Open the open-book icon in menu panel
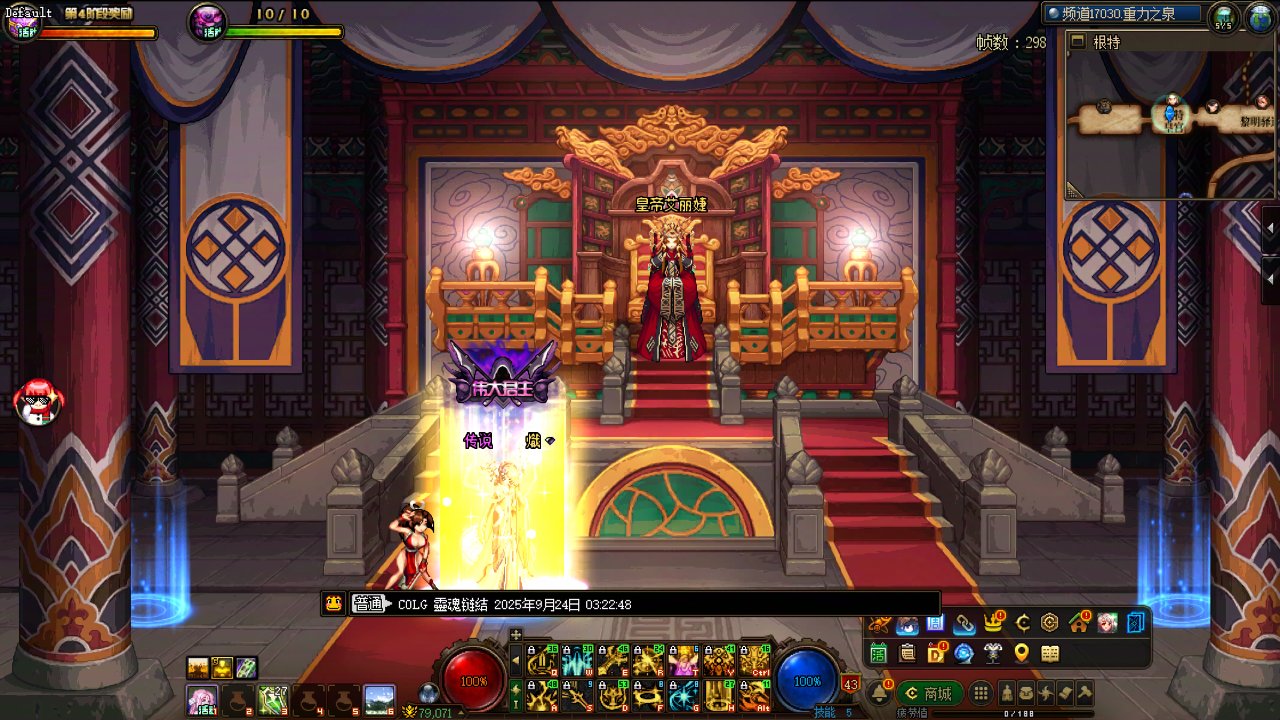Screen dimensions: 1280x720 coord(1050,654)
